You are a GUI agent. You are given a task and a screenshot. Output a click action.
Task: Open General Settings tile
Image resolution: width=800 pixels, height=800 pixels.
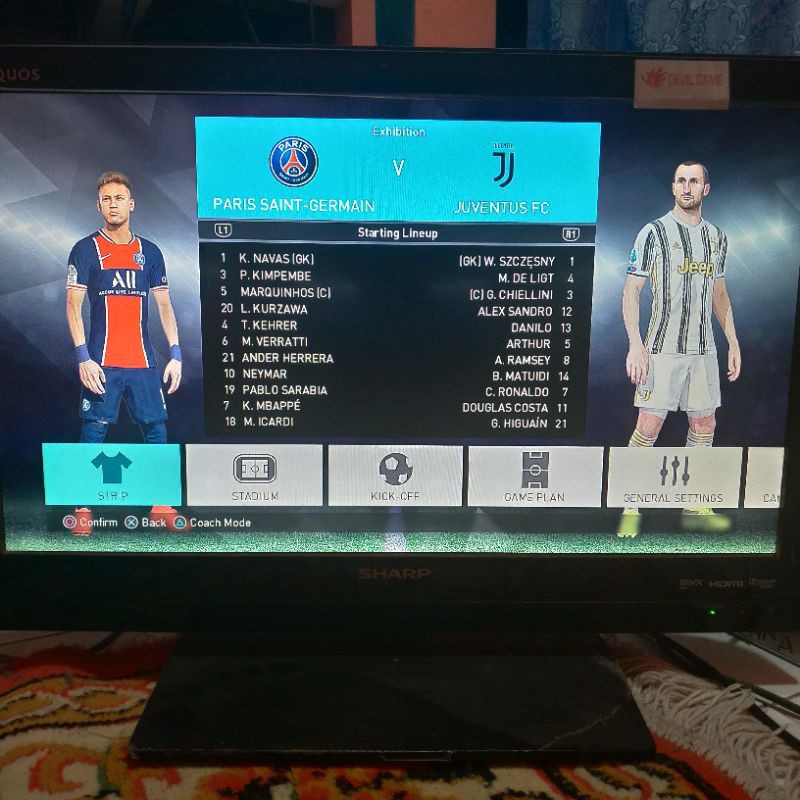[673, 477]
